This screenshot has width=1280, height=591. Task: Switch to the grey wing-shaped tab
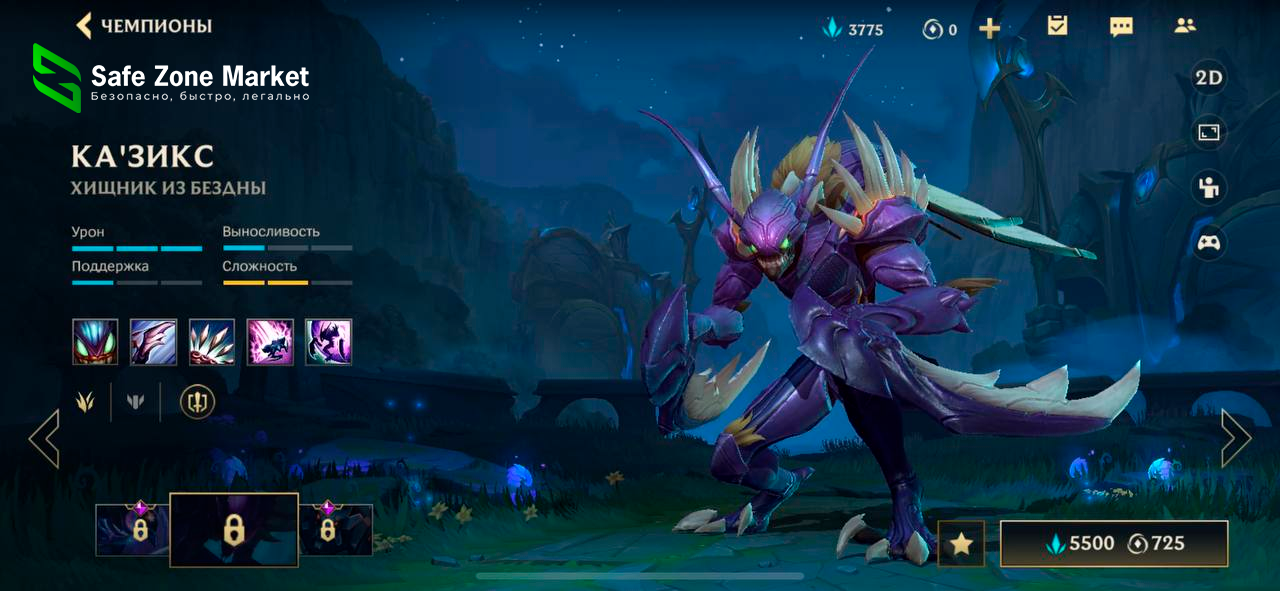136,402
